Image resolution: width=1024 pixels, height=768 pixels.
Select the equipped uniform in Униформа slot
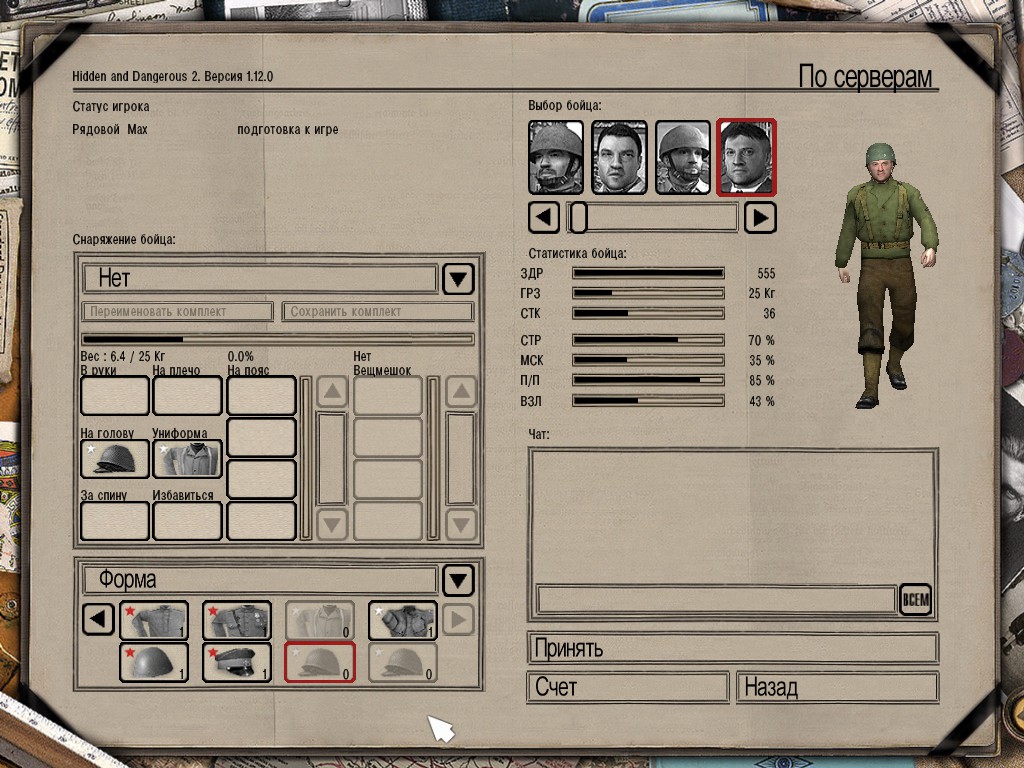click(187, 459)
